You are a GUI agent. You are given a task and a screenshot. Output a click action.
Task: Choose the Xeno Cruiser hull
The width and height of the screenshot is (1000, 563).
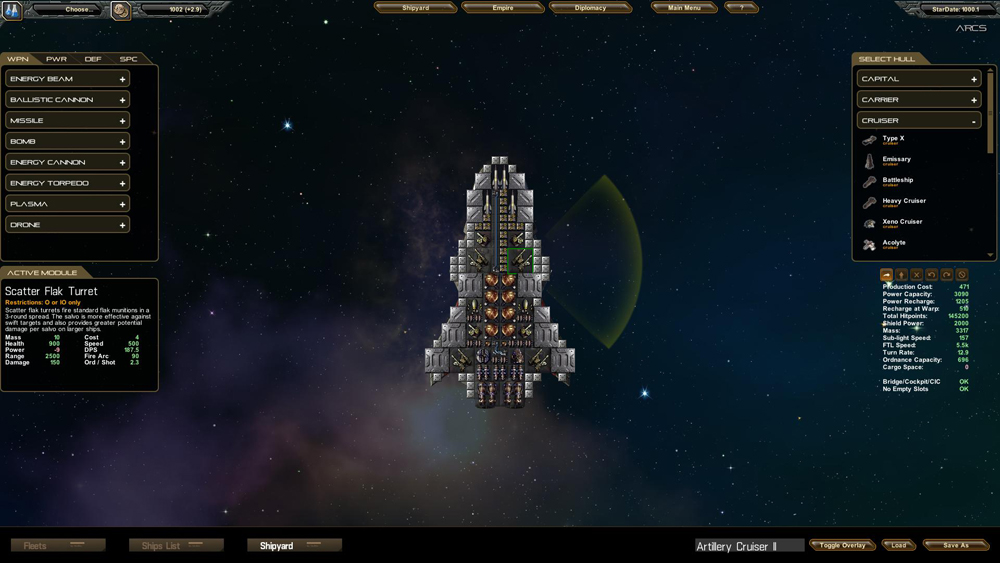[x=901, y=223]
